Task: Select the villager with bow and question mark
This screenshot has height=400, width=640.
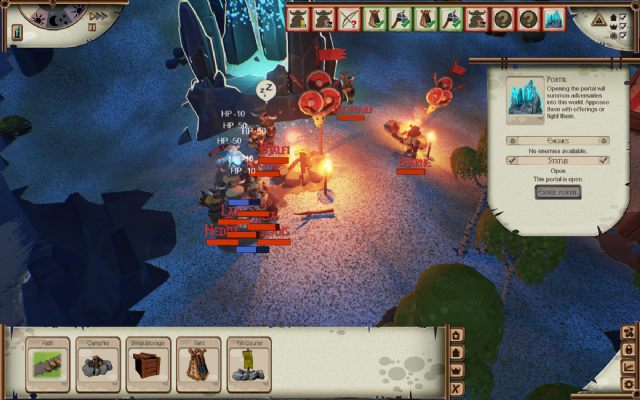Action: click(x=348, y=18)
